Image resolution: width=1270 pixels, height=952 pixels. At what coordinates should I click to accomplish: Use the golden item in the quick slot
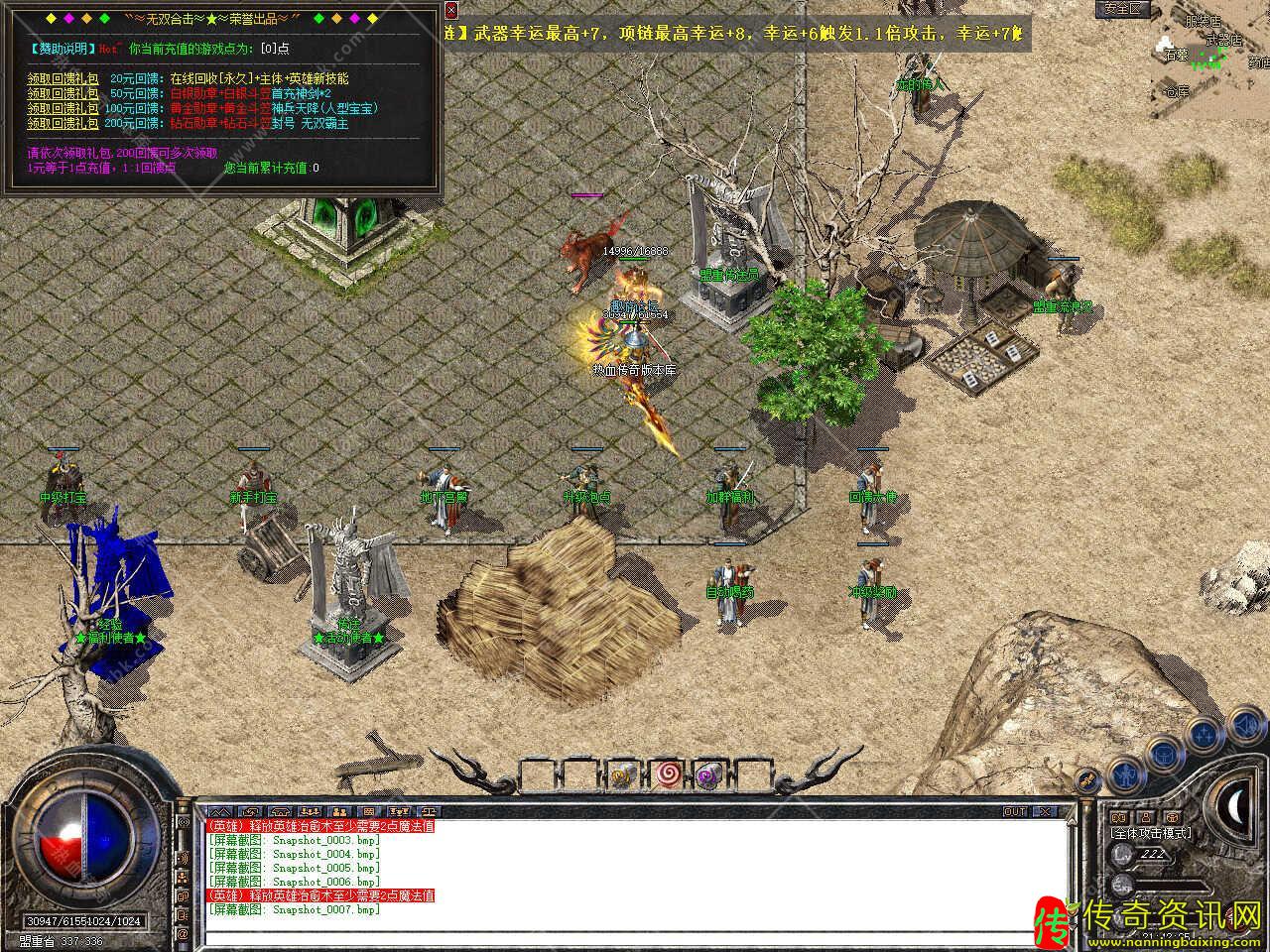[x=623, y=775]
